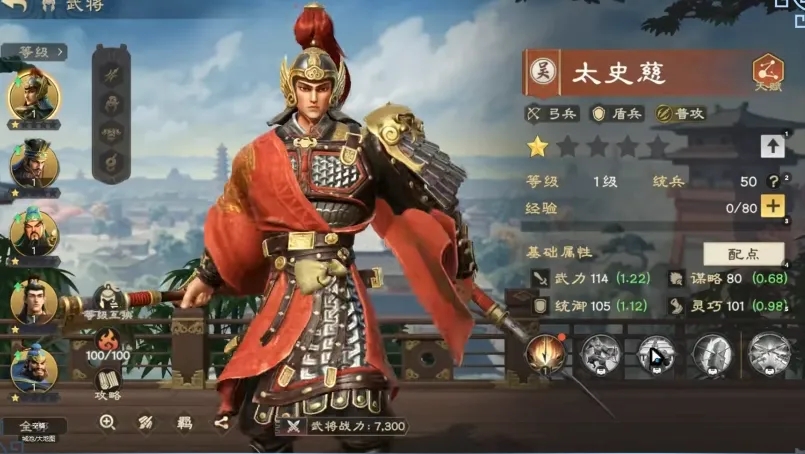
Task: Select the first general portrait in the list
Action: pos(34,97)
